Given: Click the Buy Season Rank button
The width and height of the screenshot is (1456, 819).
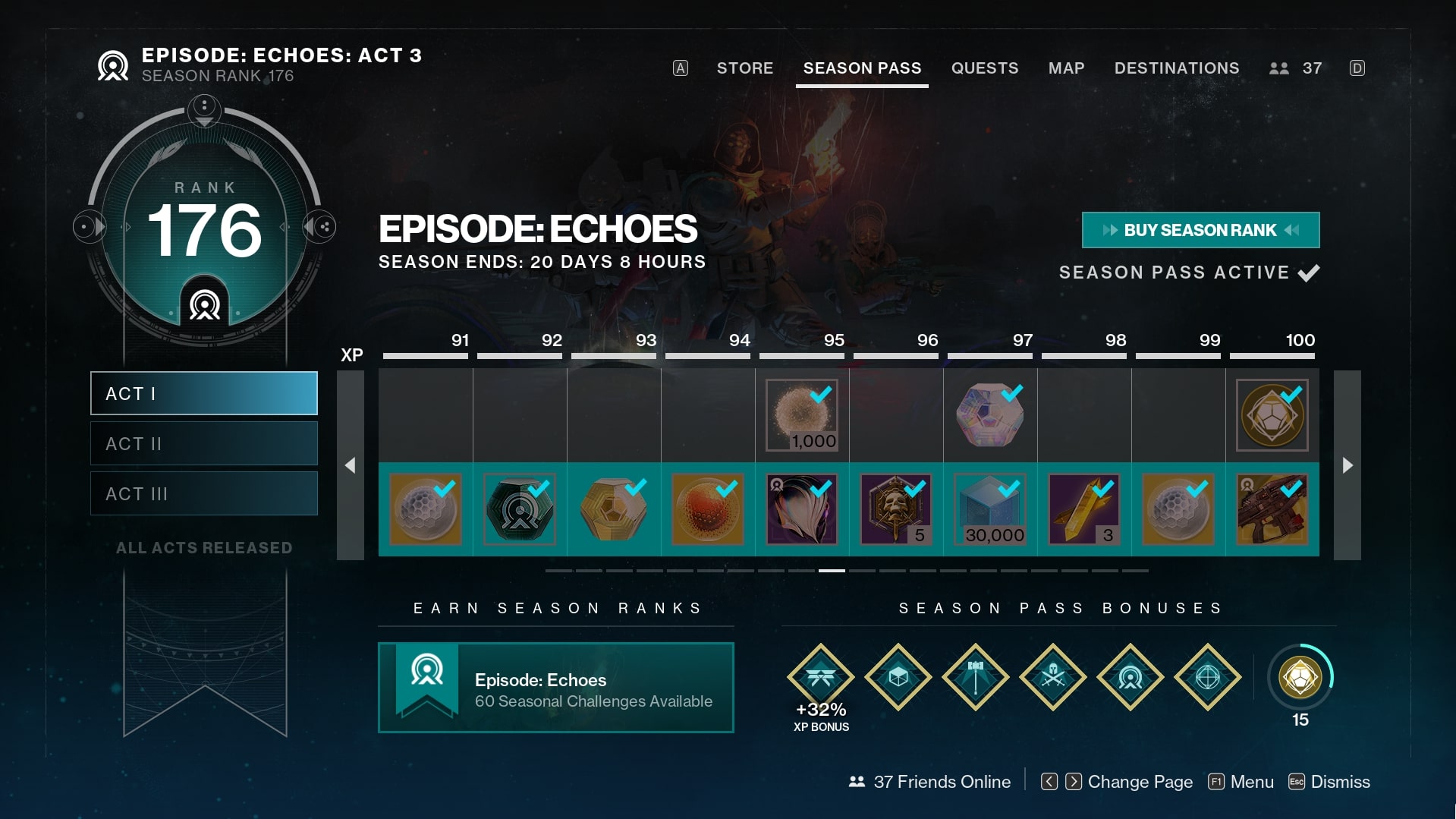Looking at the screenshot, I should click(1200, 230).
